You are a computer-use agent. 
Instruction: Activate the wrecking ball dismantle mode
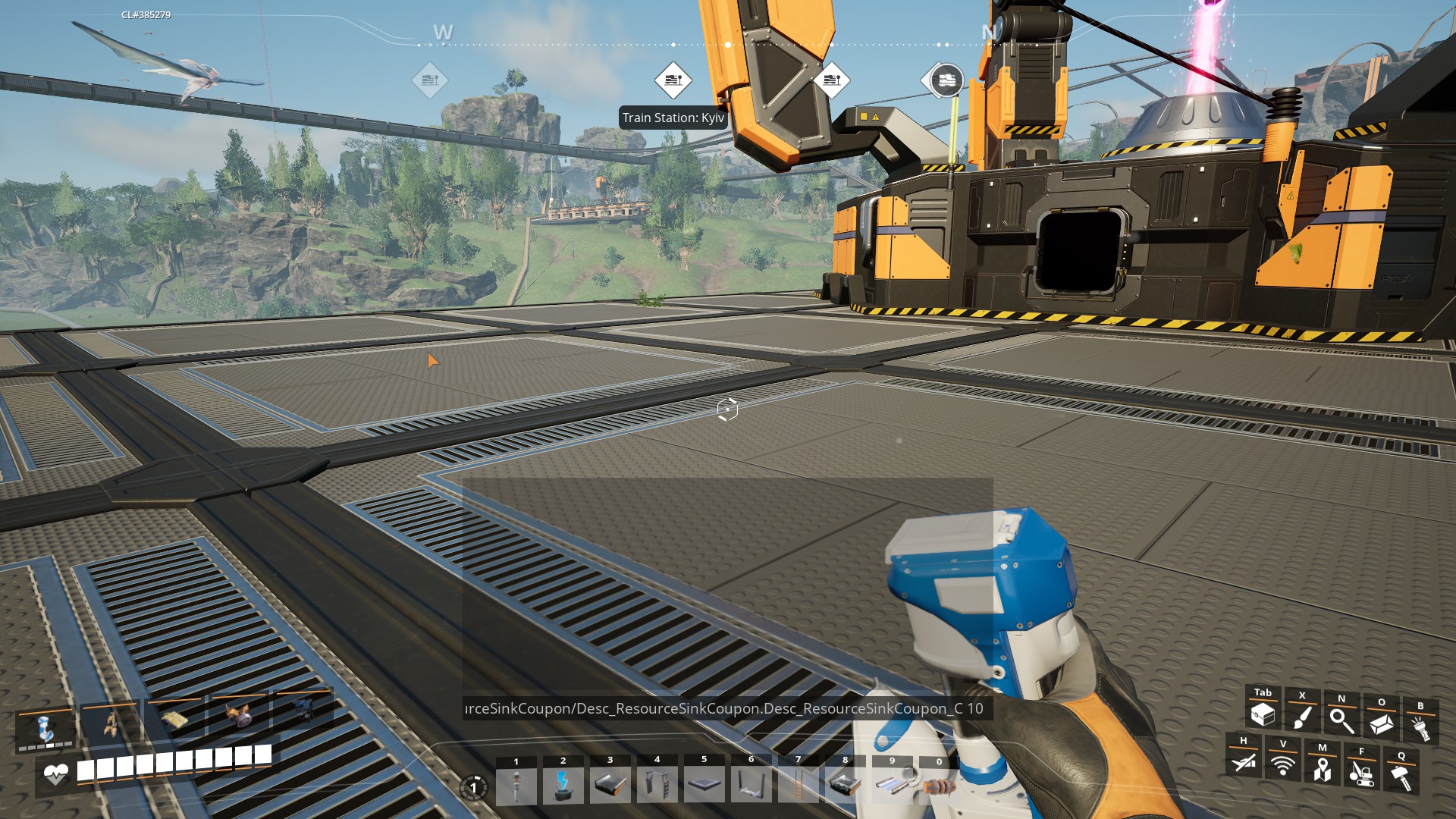click(x=1362, y=773)
